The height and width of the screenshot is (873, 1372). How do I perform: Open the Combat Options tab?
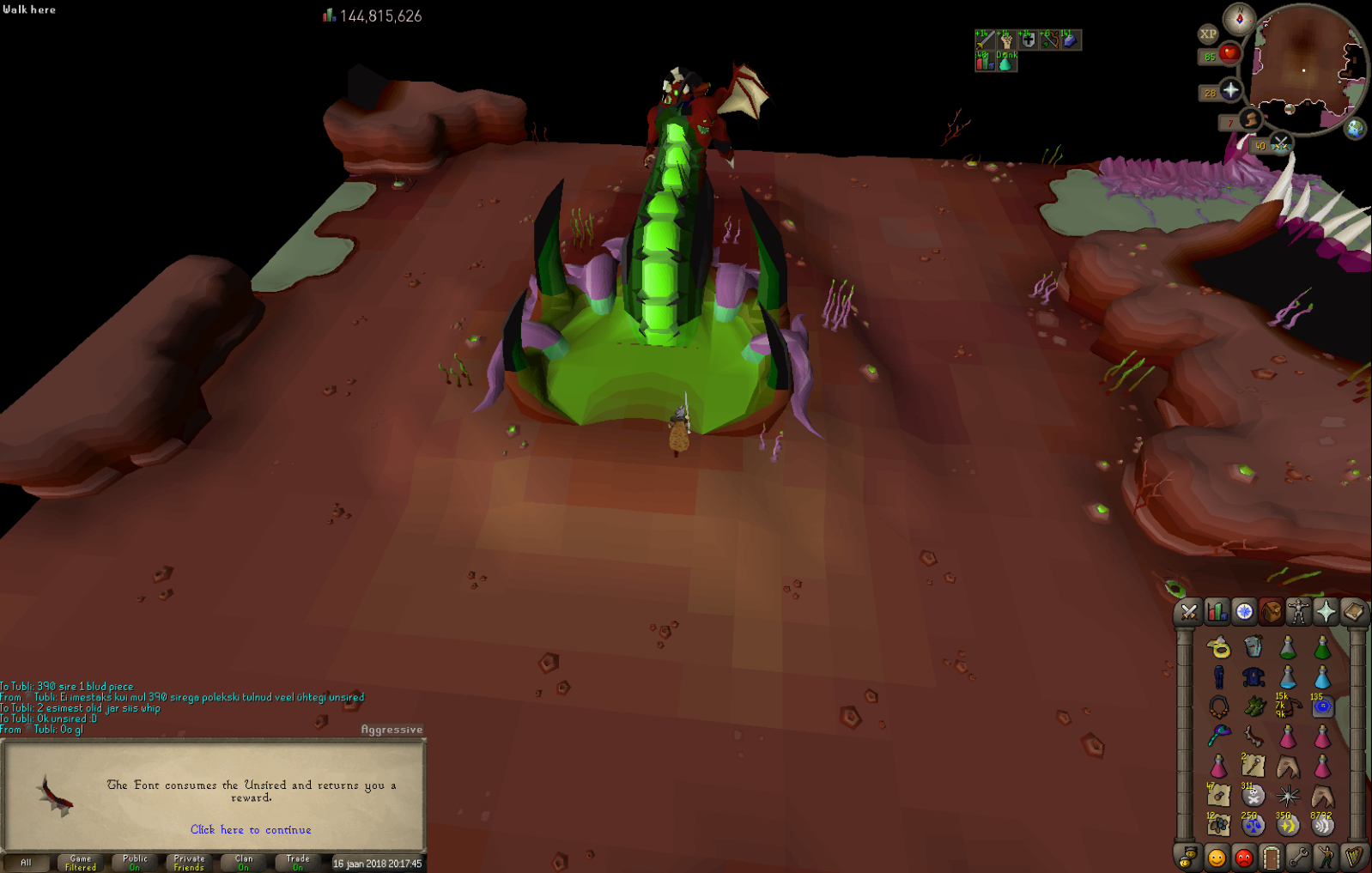click(x=1189, y=611)
